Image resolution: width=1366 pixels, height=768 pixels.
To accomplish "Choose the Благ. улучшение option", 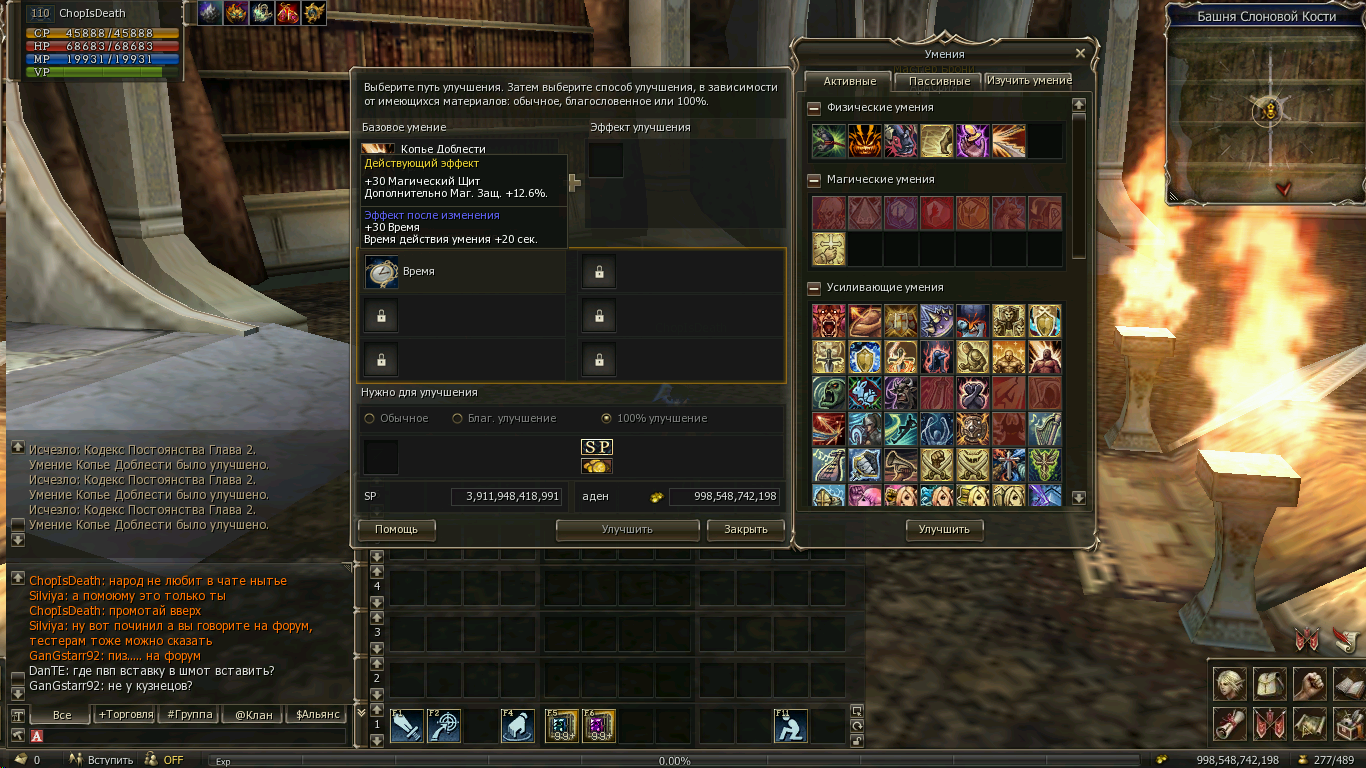I will point(459,418).
